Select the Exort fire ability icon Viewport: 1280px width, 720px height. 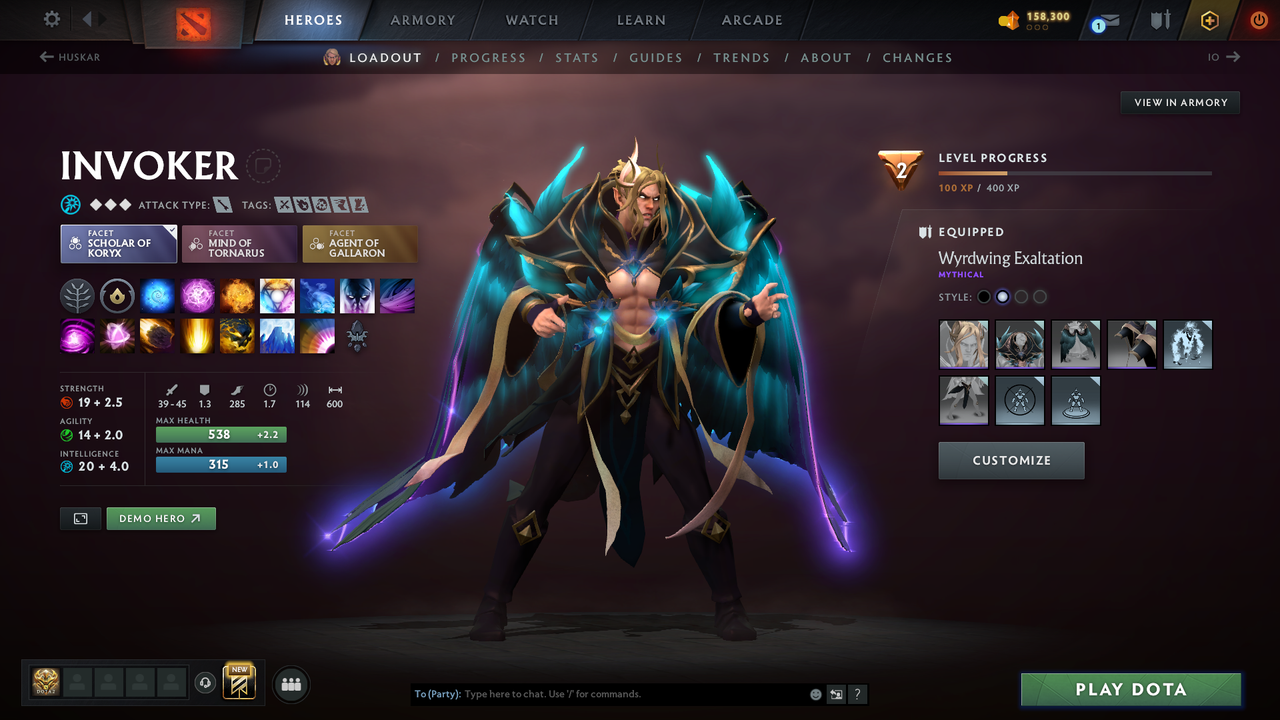click(x=237, y=295)
